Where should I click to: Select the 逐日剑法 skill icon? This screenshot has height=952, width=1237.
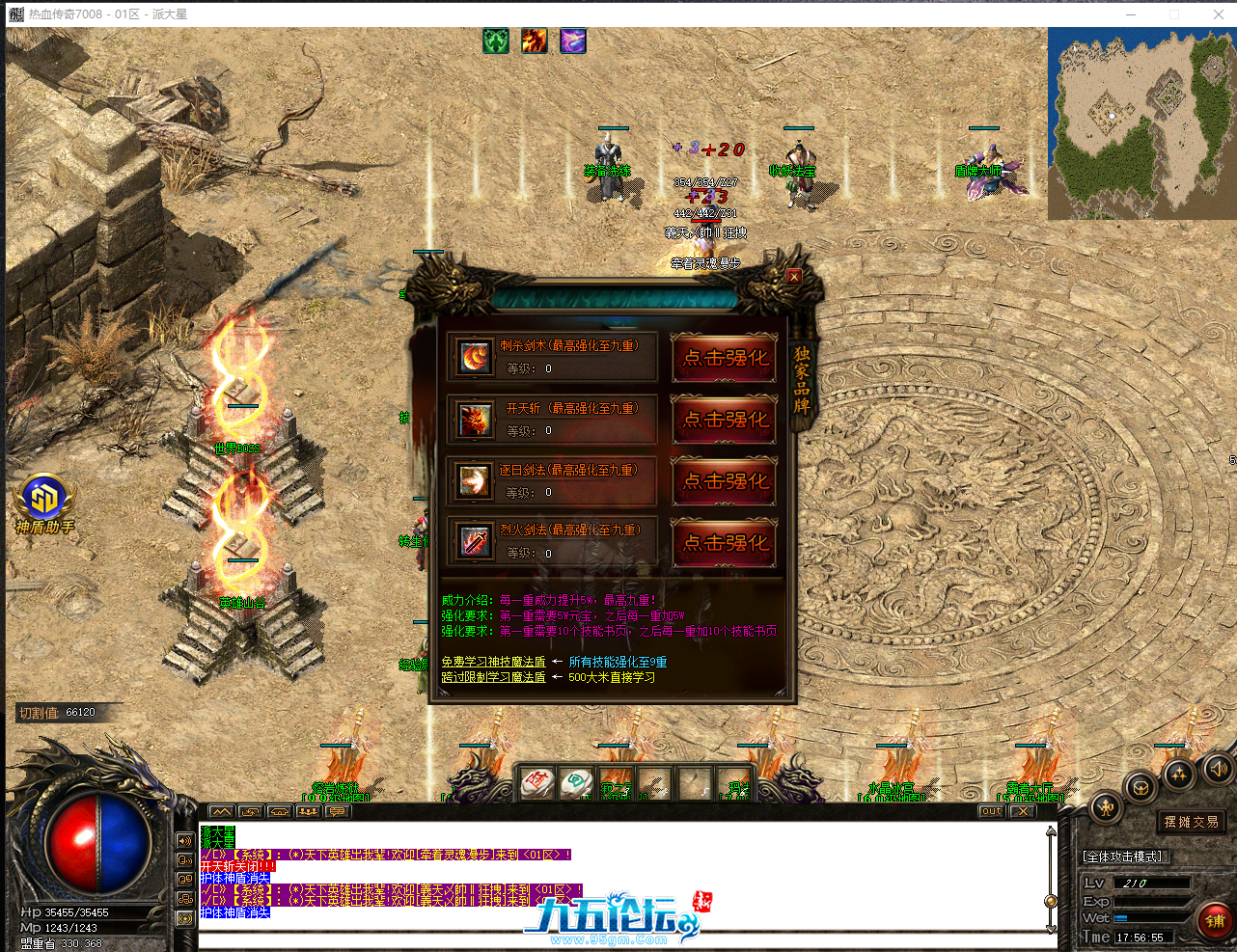click(473, 481)
